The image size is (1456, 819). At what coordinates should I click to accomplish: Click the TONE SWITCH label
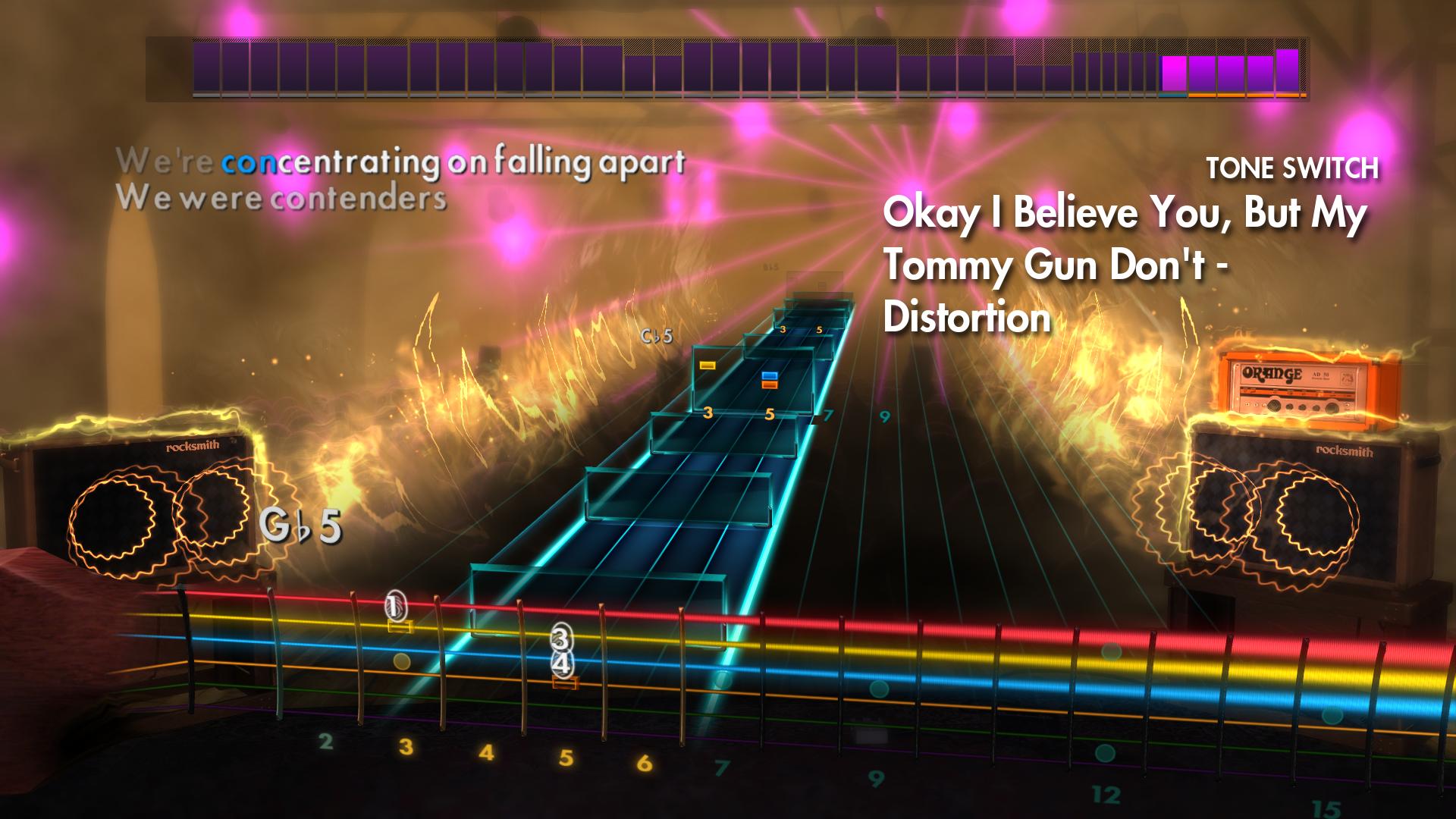1292,168
